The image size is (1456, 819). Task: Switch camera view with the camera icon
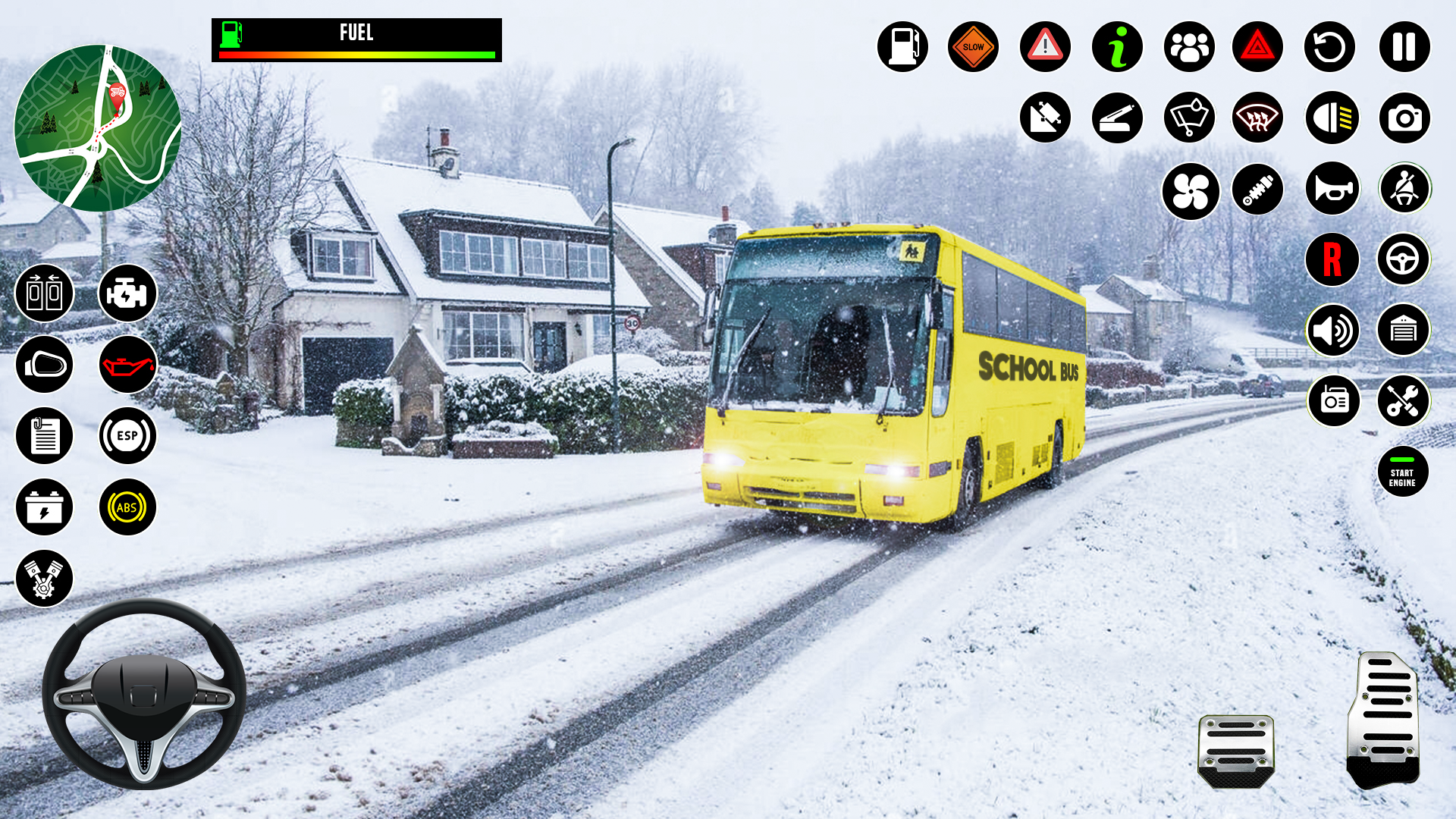pyautogui.click(x=1404, y=118)
